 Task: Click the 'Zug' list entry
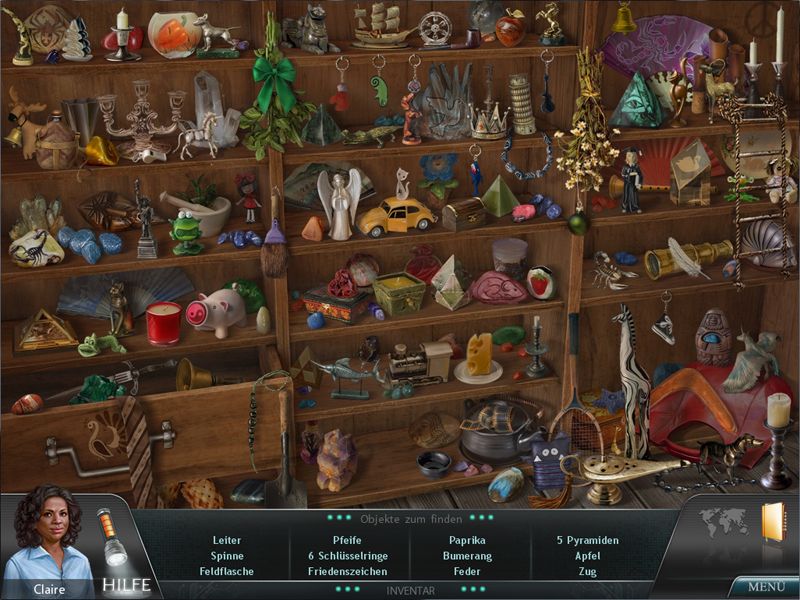587,572
